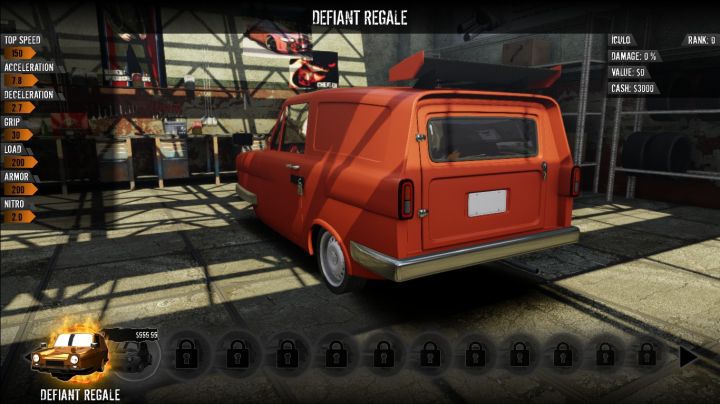This screenshot has height=404, width=720.
Task: Show next cars with right arrow
Action: tap(689, 355)
